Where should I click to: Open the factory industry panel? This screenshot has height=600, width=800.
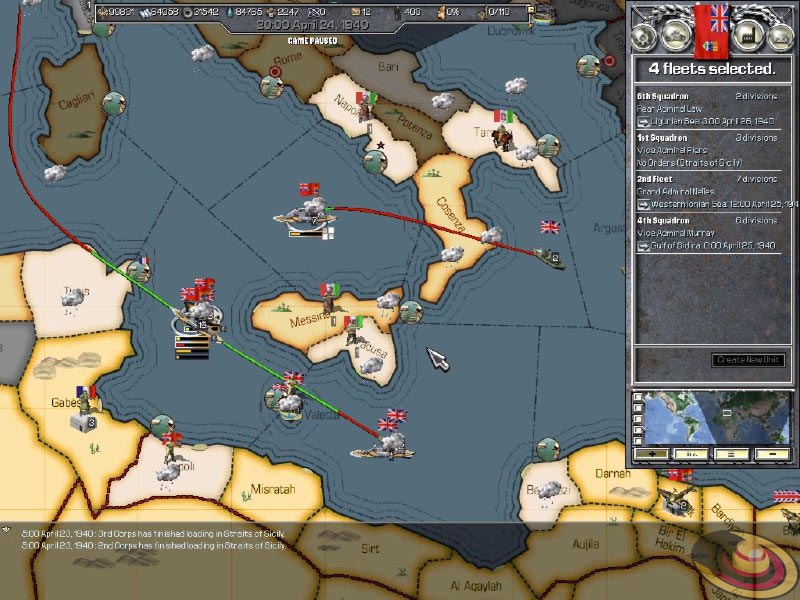[744, 36]
